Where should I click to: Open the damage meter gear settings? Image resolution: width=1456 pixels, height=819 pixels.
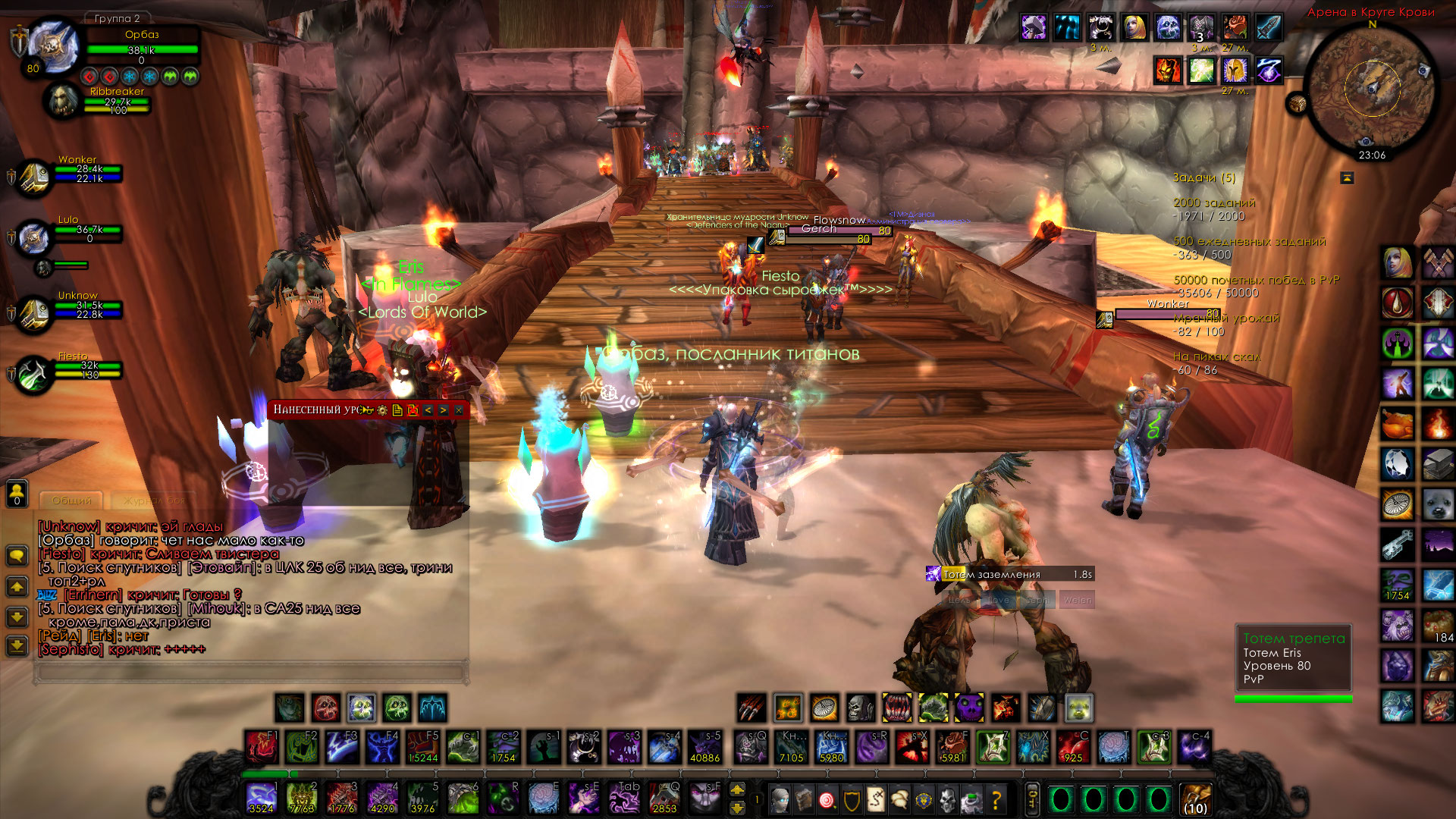tap(382, 410)
